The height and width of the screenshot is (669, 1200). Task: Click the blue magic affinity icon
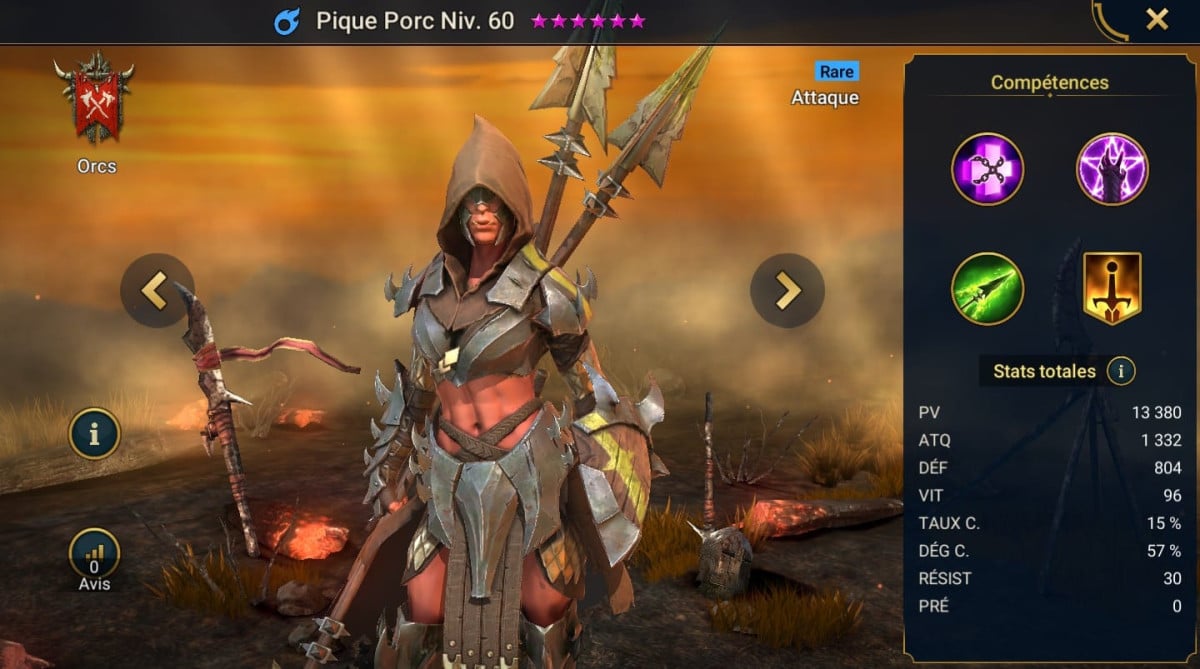pyautogui.click(x=287, y=21)
